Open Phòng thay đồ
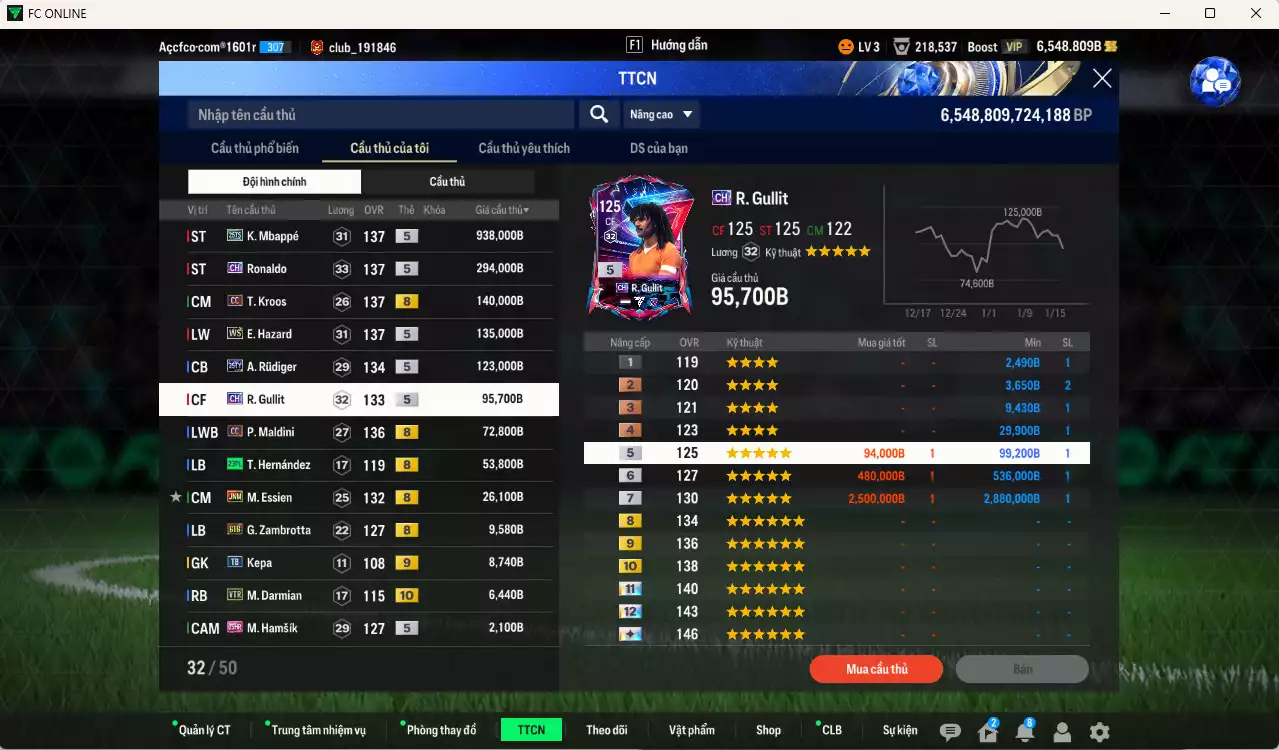The image size is (1279, 750). [x=441, y=730]
